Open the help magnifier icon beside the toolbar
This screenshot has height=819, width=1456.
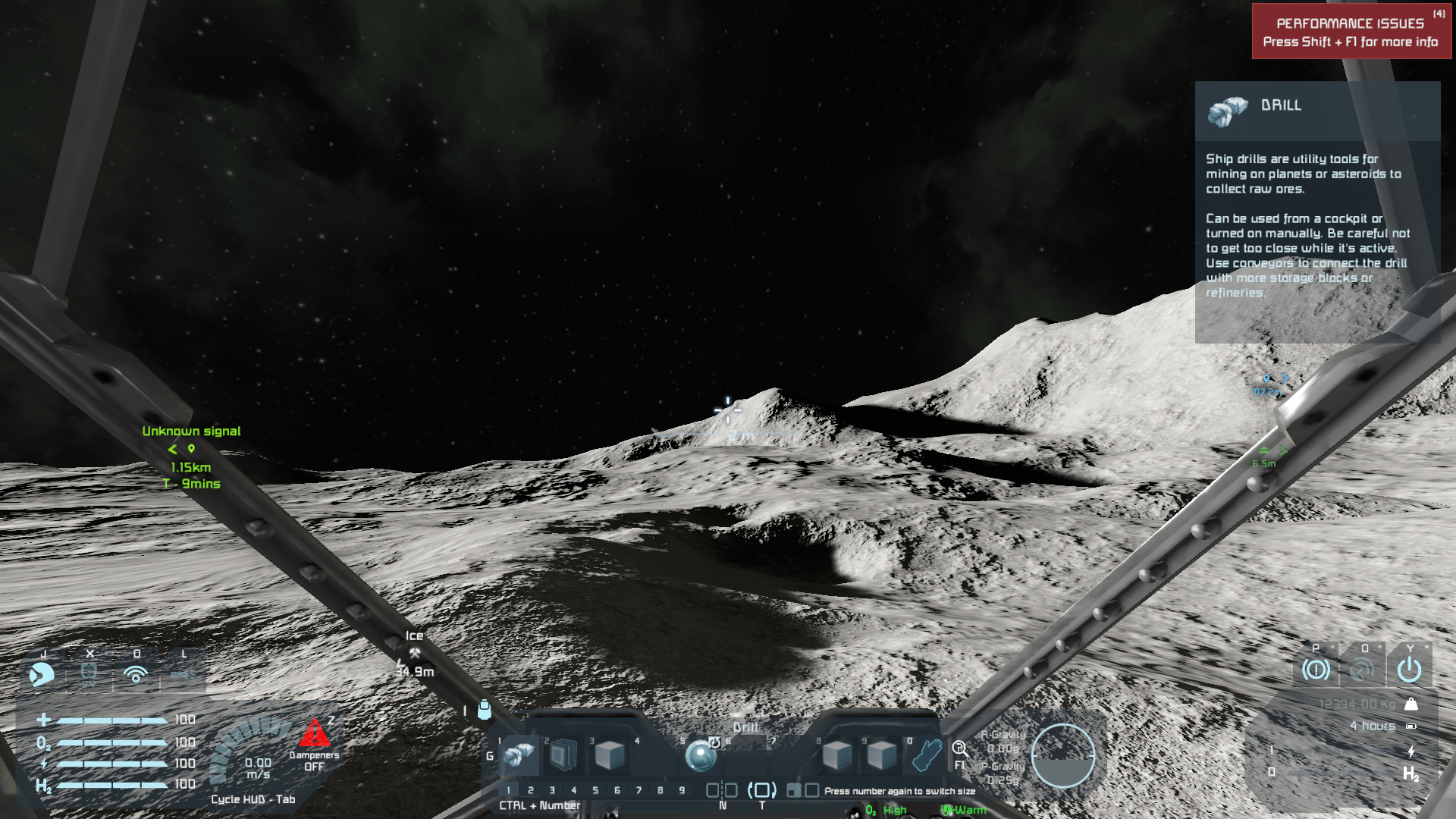(x=960, y=750)
